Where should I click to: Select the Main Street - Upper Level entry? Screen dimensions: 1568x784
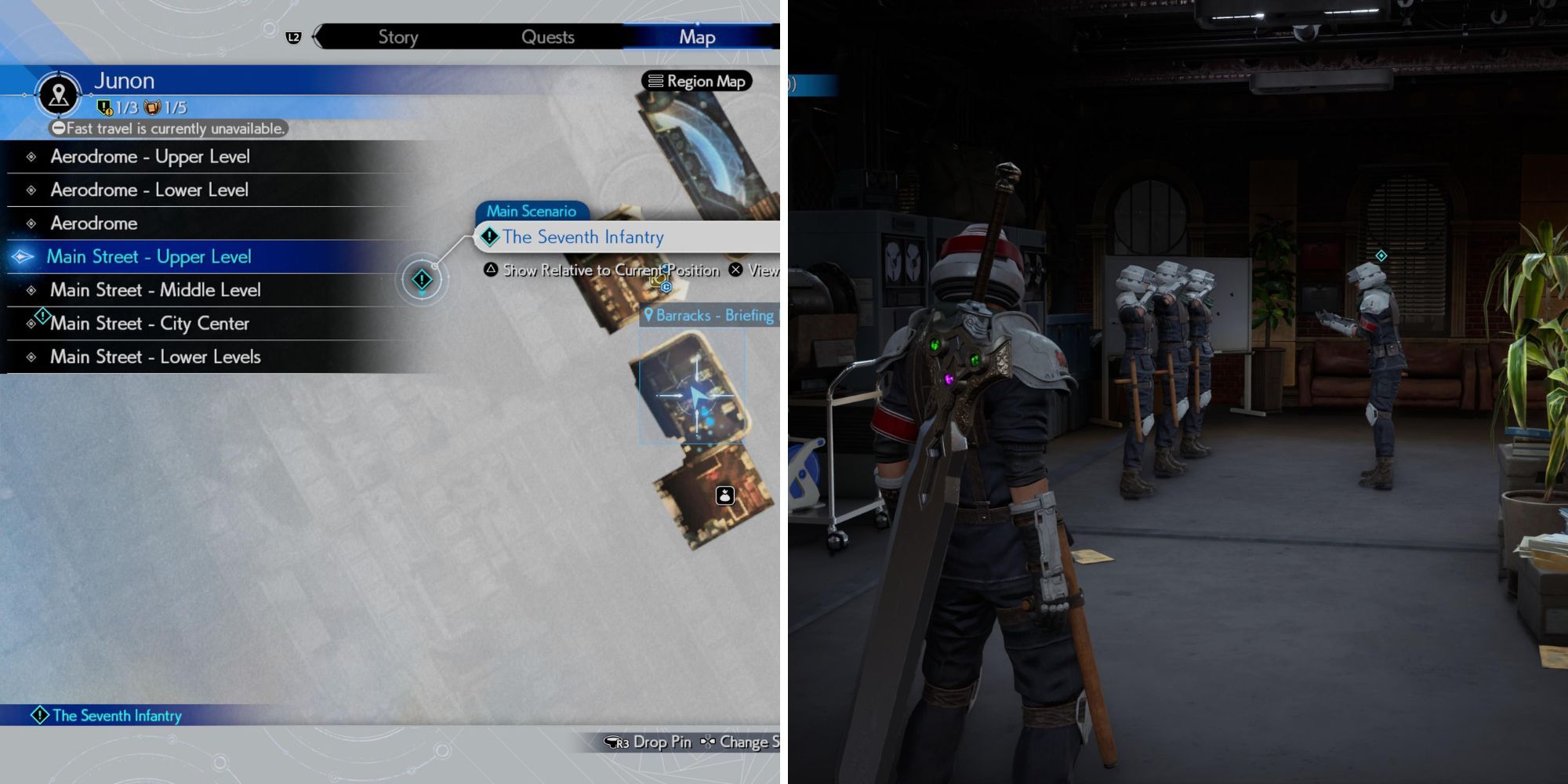pos(151,256)
